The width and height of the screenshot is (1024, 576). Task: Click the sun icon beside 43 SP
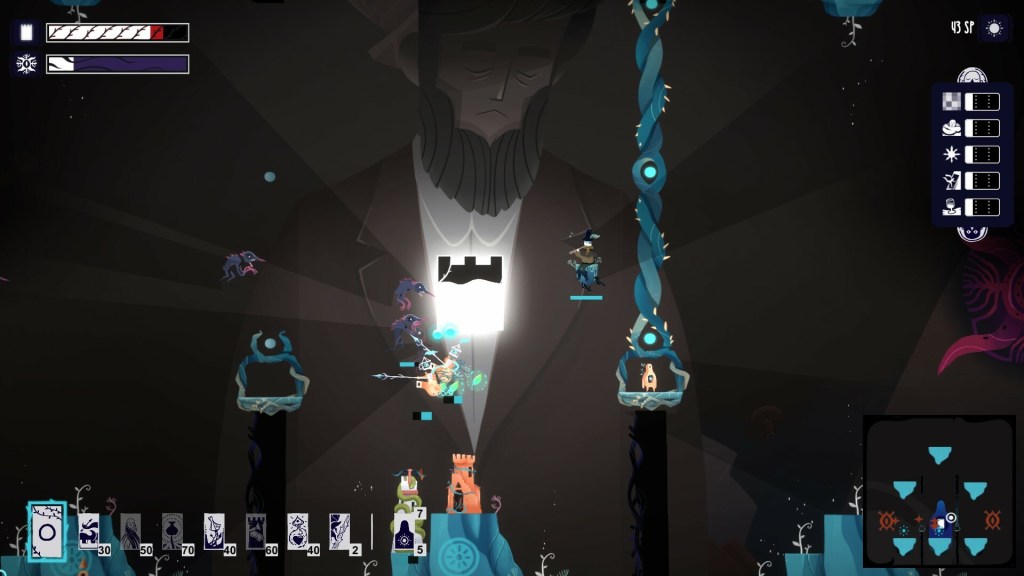click(994, 28)
